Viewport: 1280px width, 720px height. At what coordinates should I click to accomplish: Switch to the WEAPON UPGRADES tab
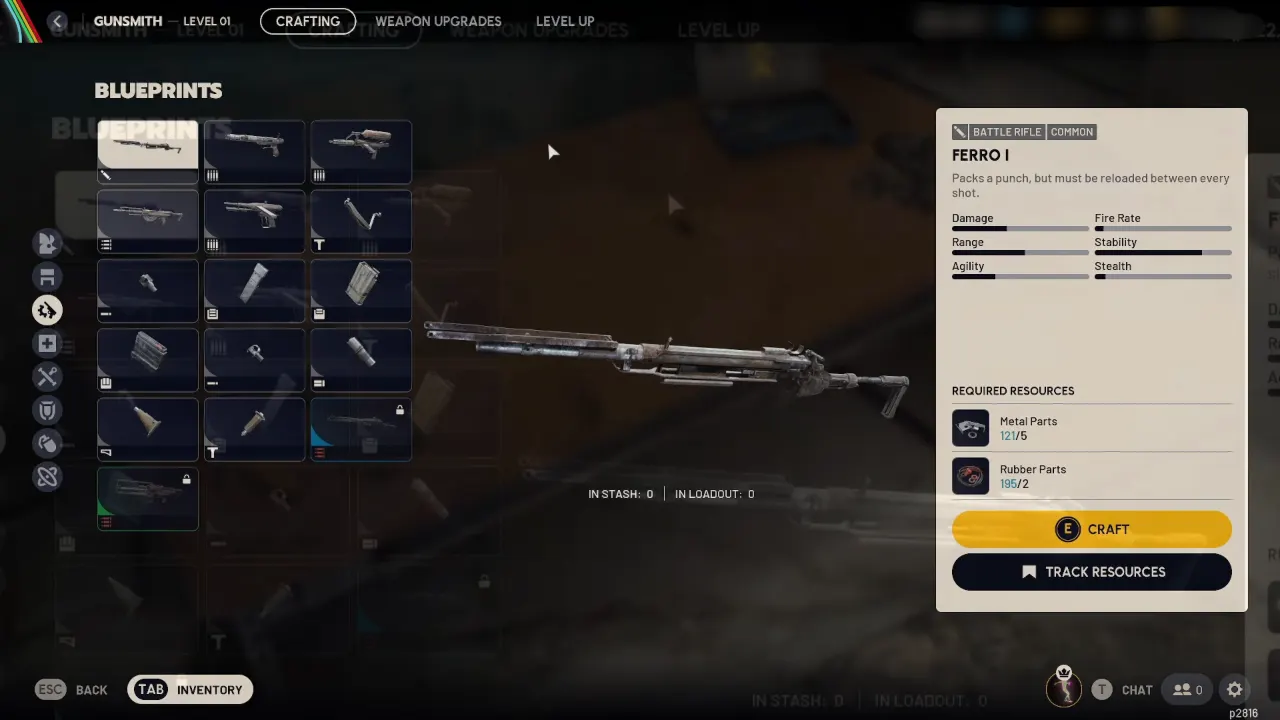[x=438, y=21]
